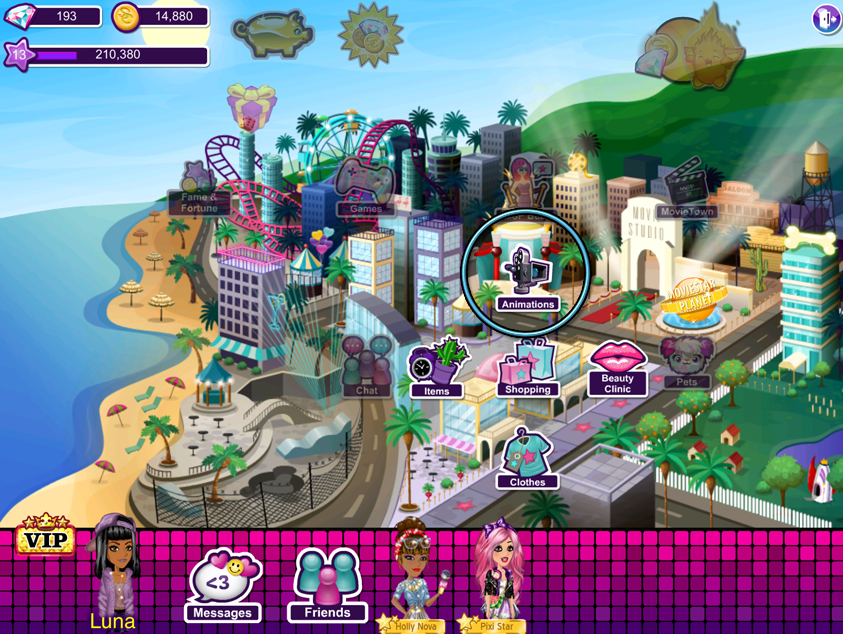
Task: Open the Games arcade
Action: point(365,187)
